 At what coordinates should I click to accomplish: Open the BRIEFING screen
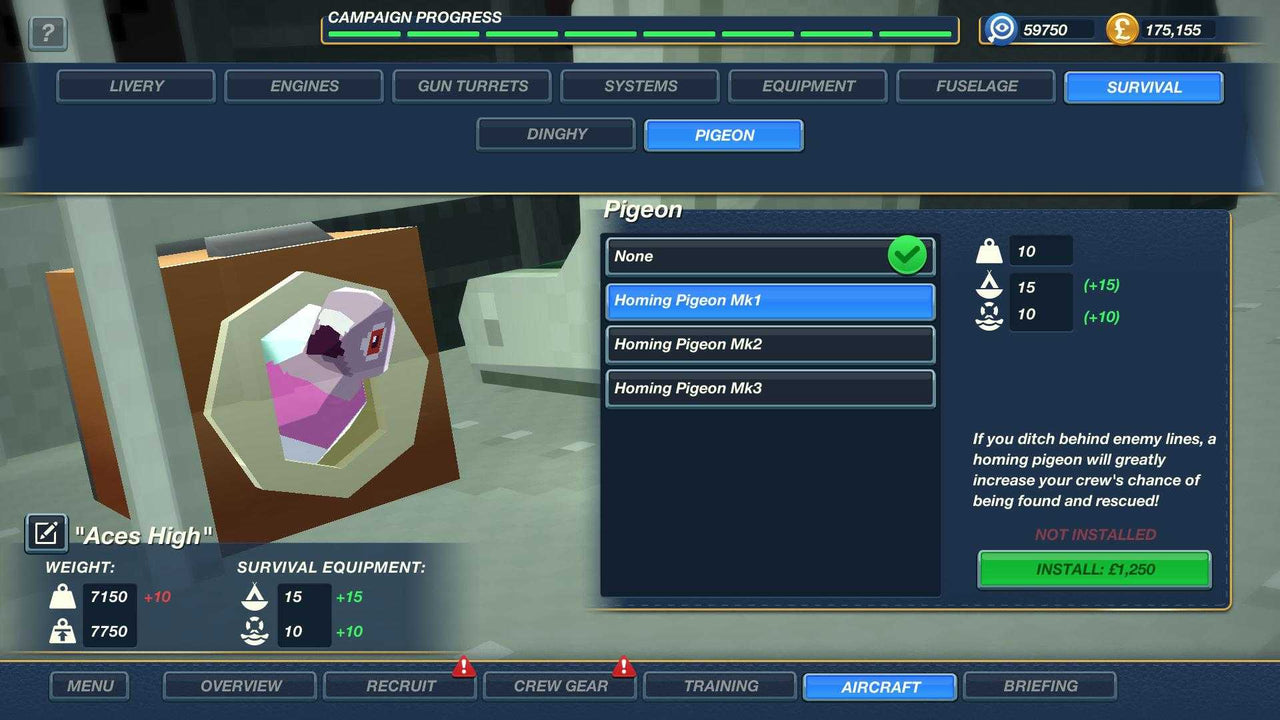1040,686
